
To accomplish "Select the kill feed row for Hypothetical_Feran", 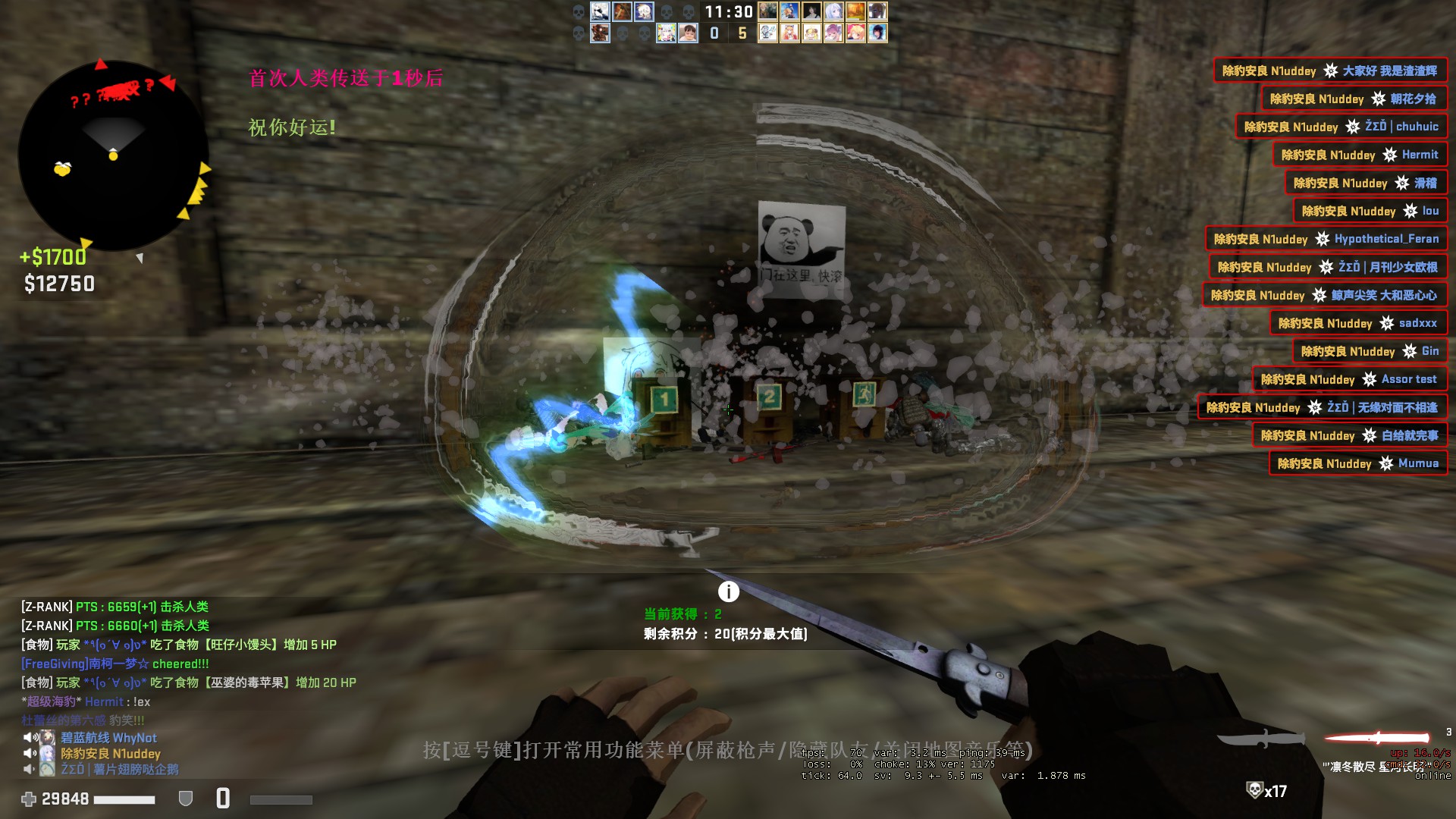I will click(1326, 239).
